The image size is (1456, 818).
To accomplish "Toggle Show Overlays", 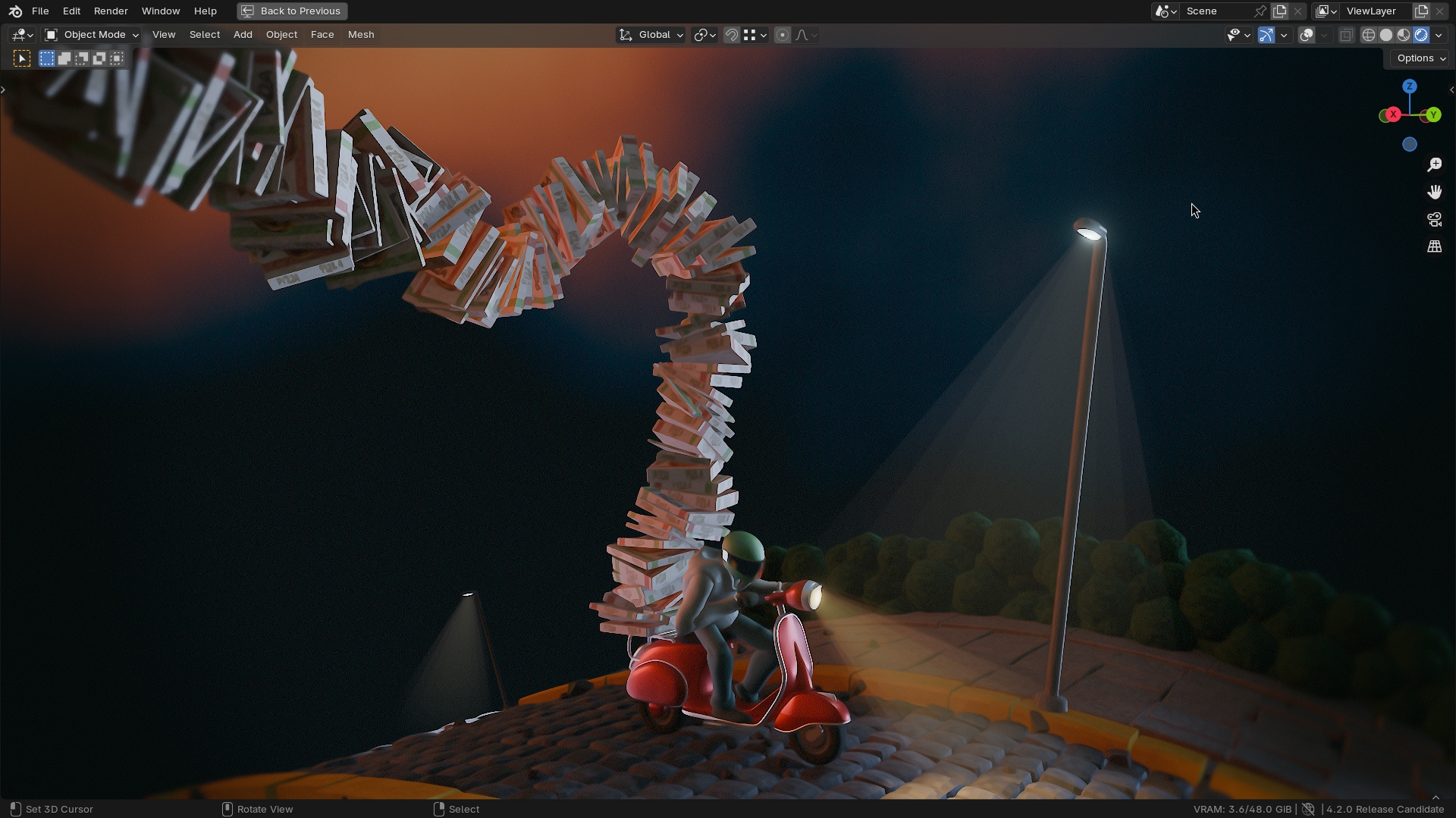I will pos(1307,35).
